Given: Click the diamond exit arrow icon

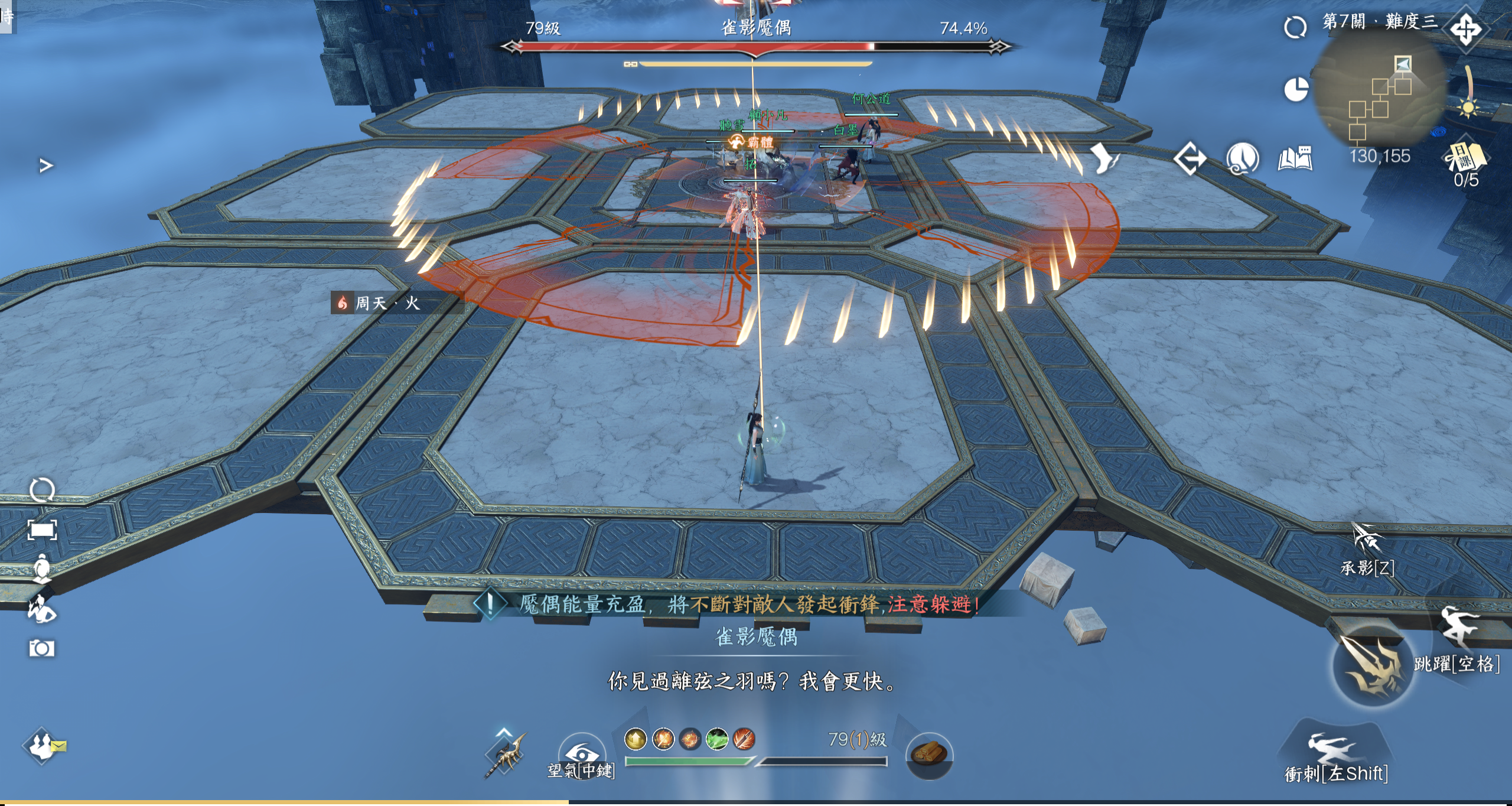Looking at the screenshot, I should (x=1190, y=160).
